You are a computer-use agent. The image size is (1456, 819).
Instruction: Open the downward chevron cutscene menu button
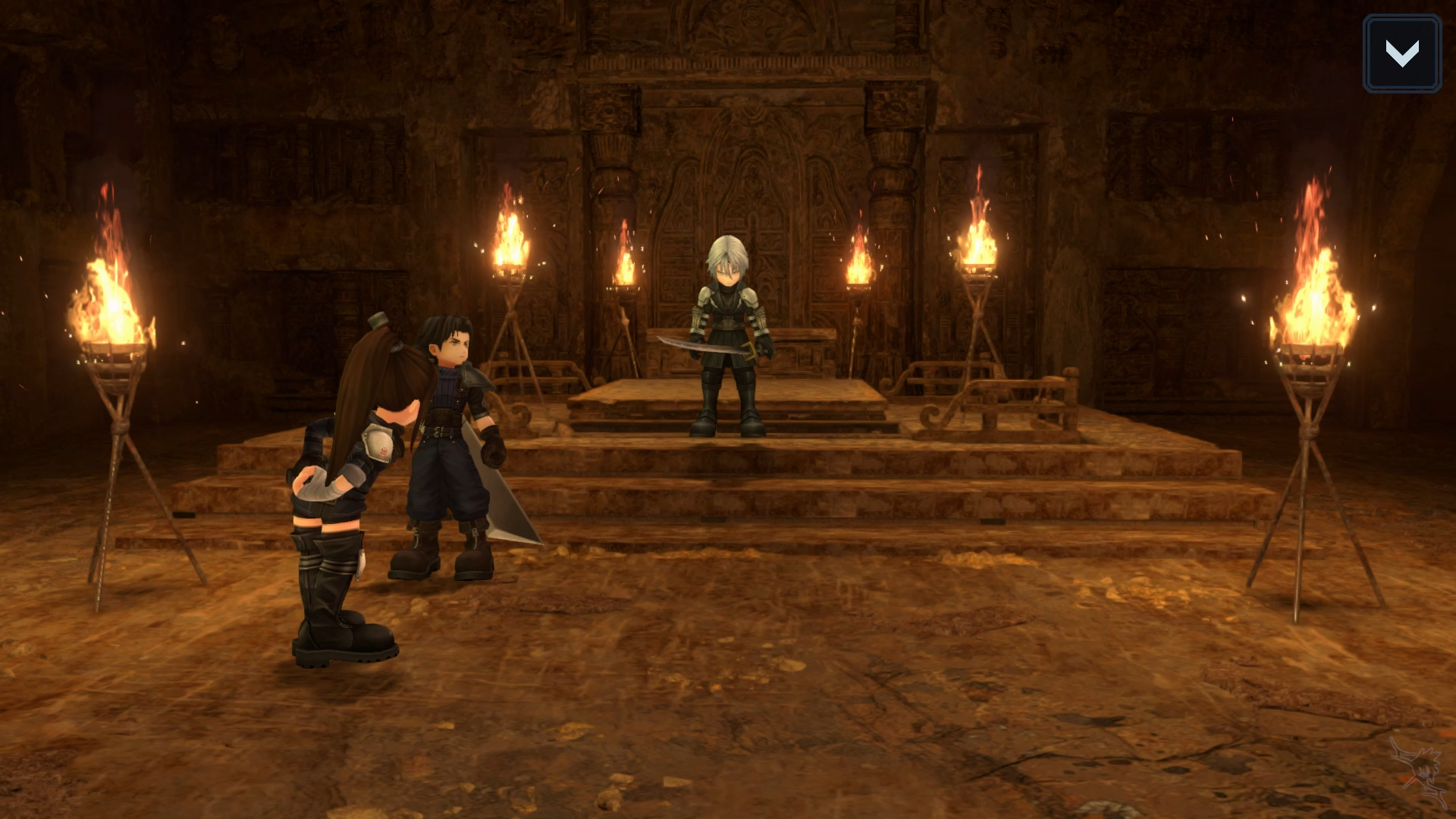point(1401,54)
